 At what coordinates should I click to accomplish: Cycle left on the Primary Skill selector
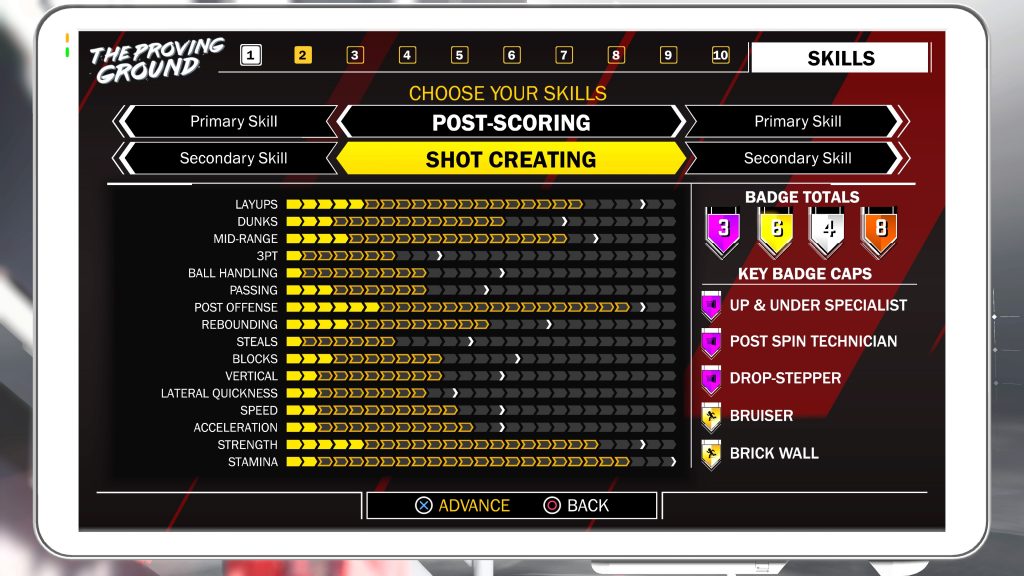[x=124, y=122]
